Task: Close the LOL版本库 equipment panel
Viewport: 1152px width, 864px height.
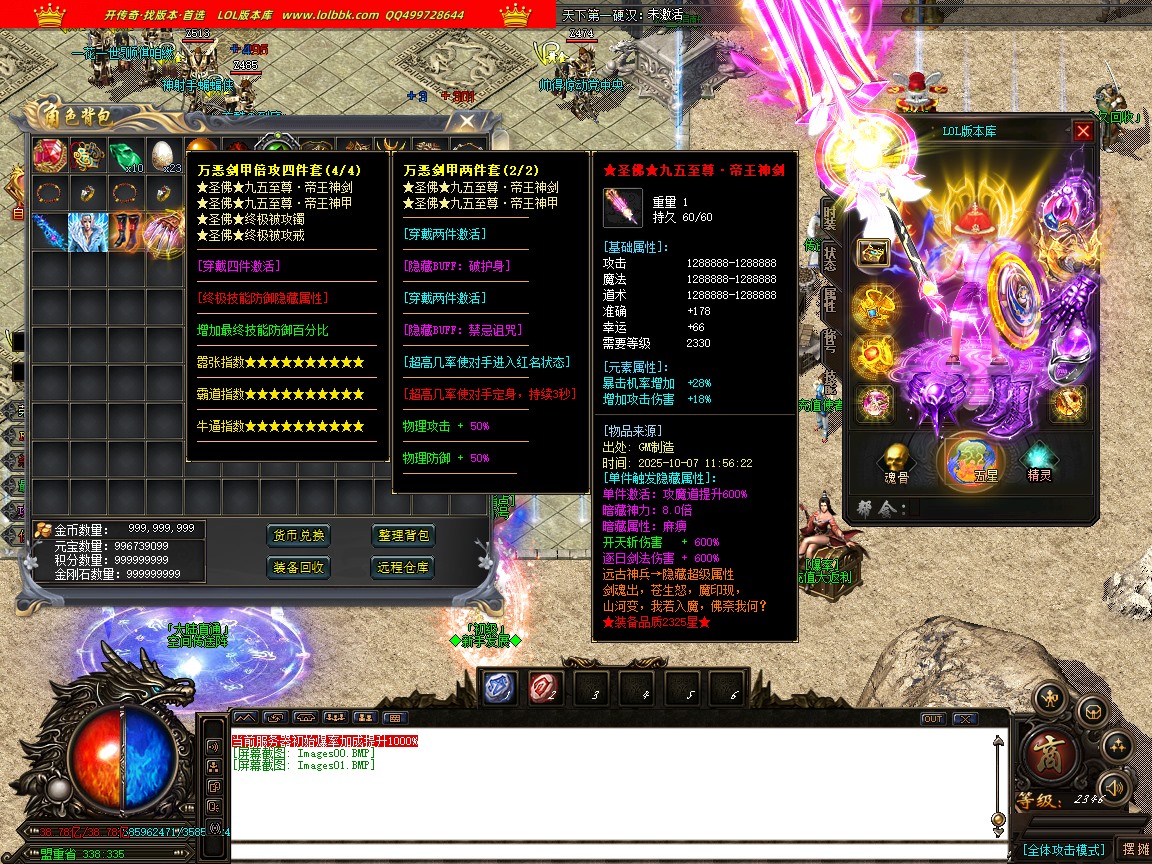Action: [1083, 131]
